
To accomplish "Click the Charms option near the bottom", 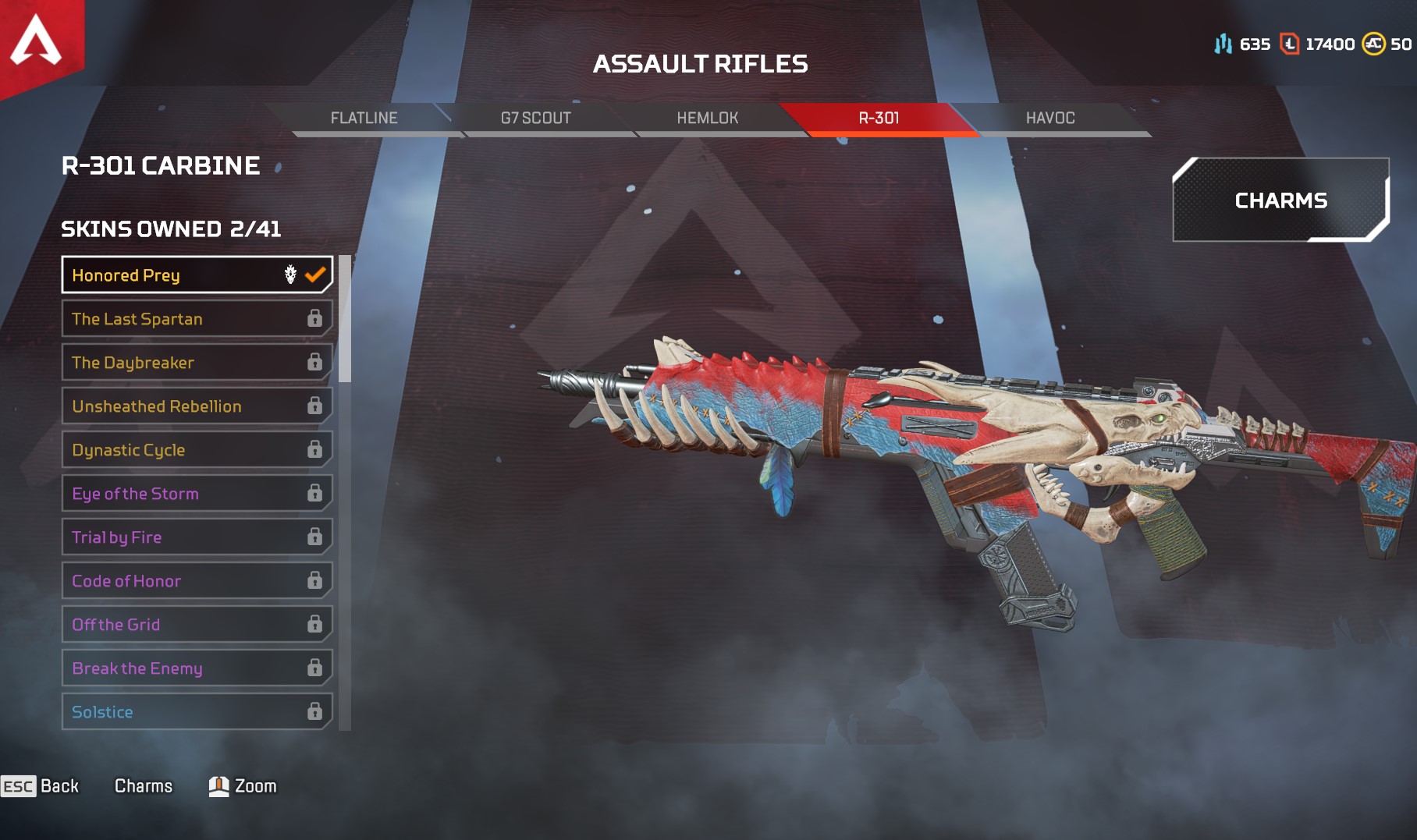I will [144, 786].
